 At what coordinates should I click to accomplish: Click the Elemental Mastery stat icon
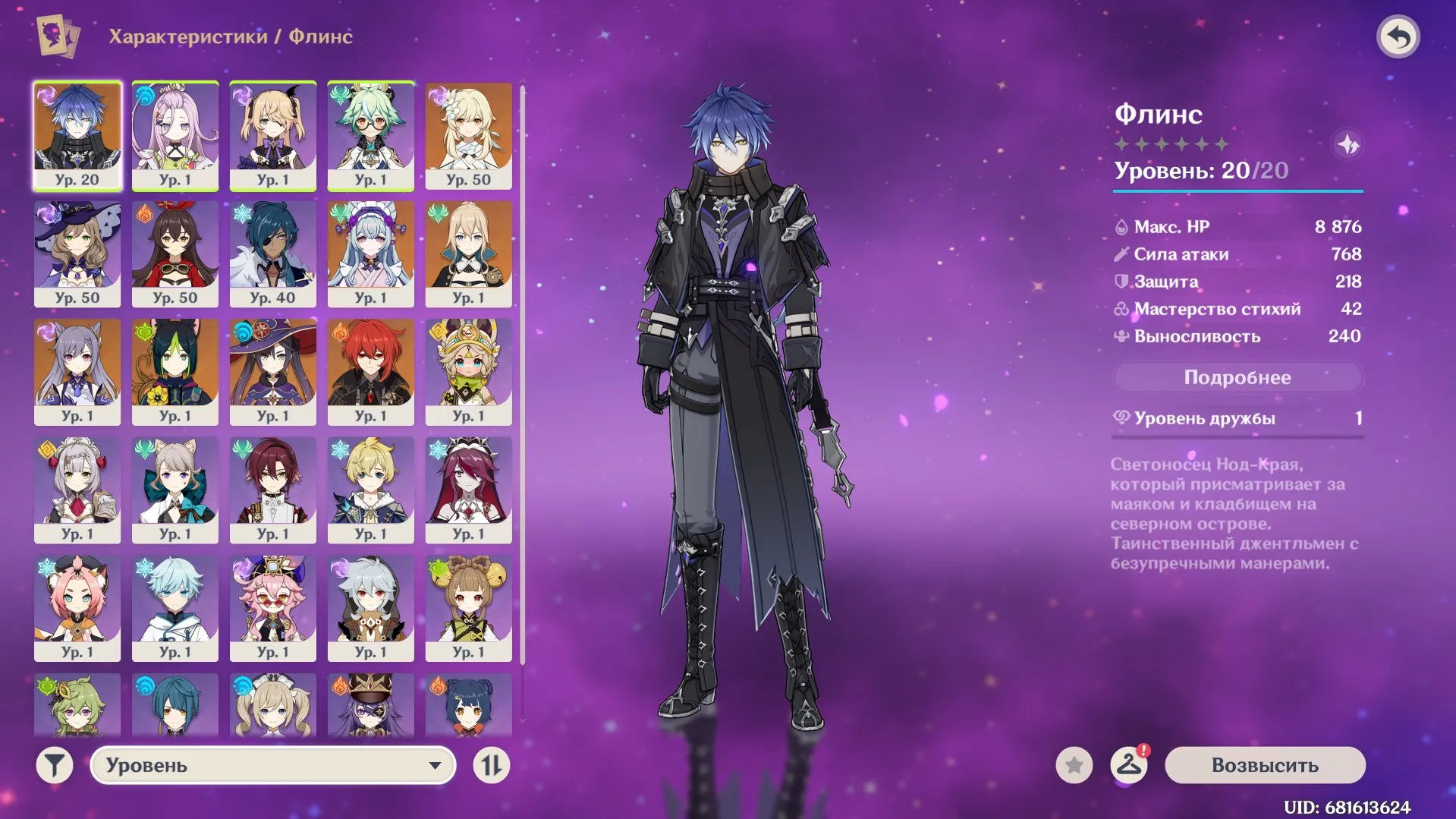click(1121, 309)
